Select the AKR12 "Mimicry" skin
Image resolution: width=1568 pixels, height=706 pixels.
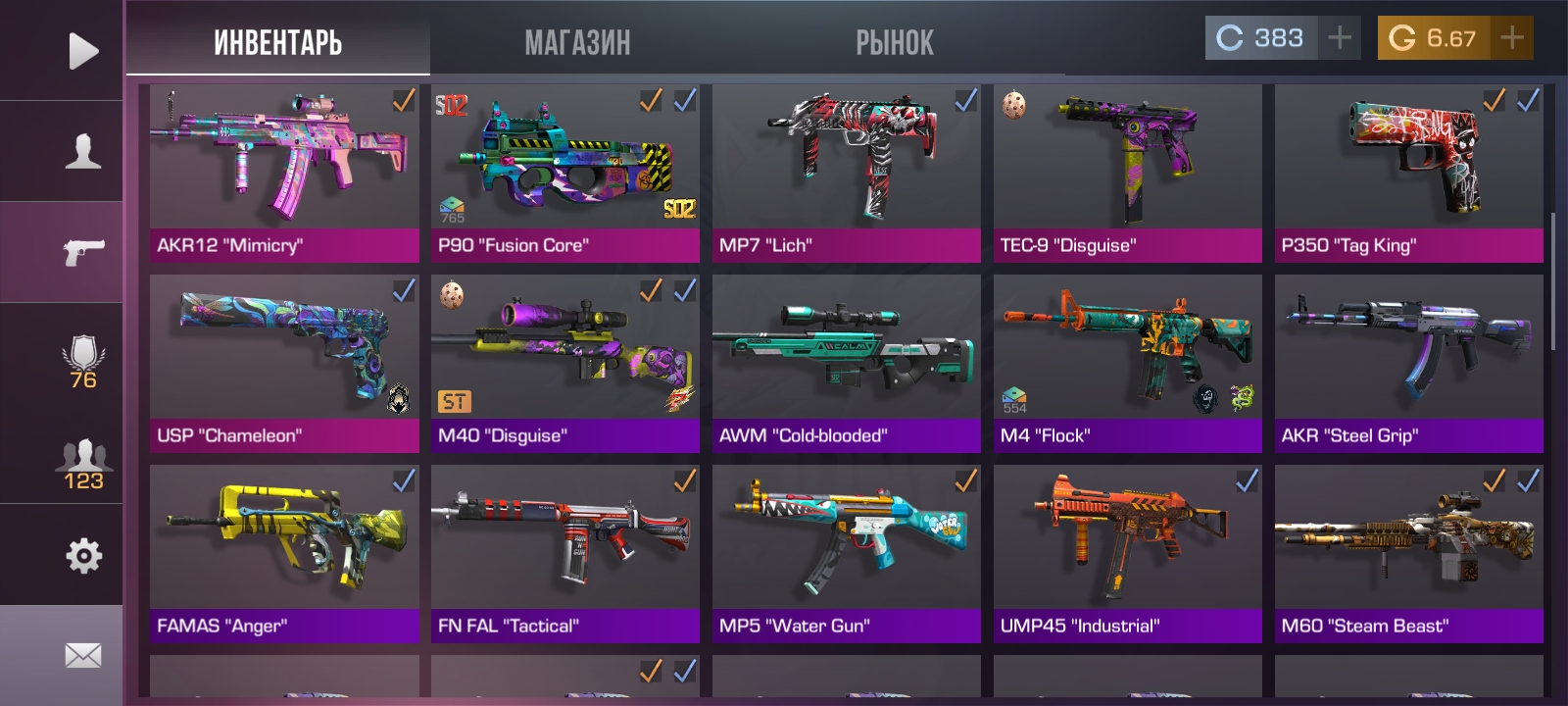(284, 173)
